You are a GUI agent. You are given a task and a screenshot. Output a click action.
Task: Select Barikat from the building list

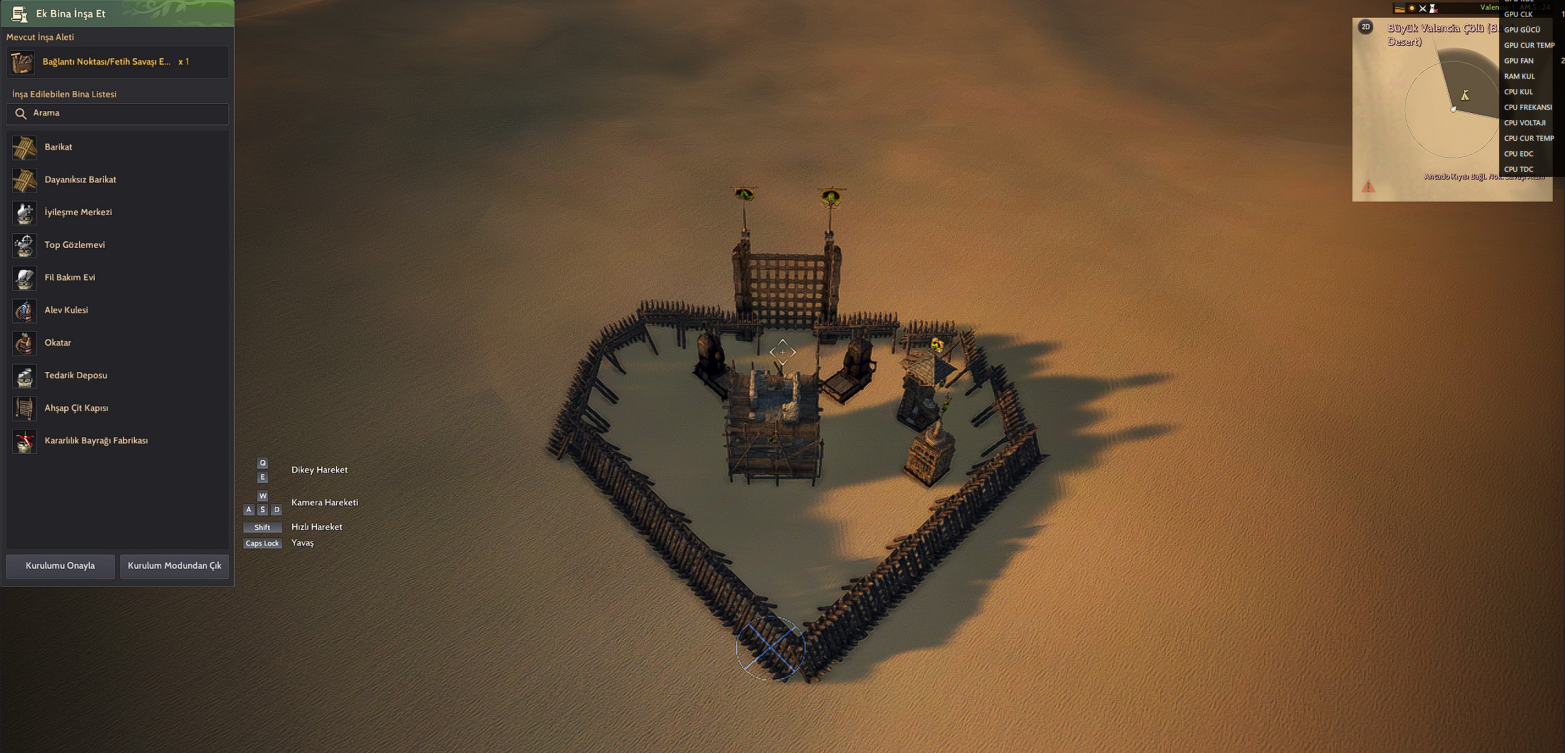(58, 147)
